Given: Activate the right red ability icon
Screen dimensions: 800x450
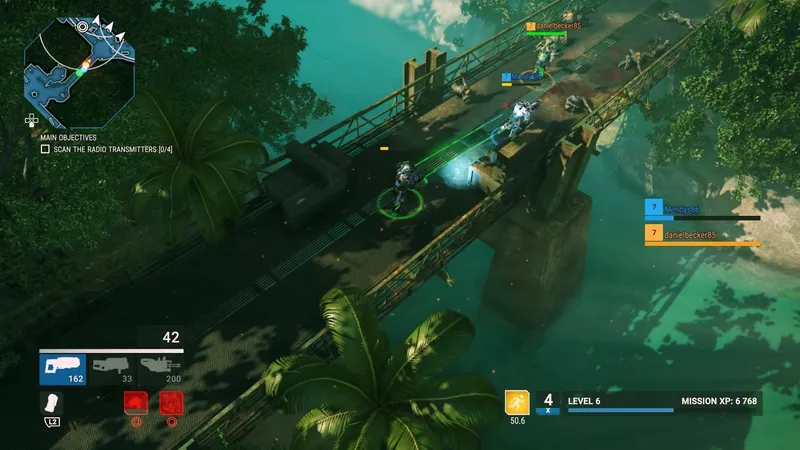Looking at the screenshot, I should 171,402.
